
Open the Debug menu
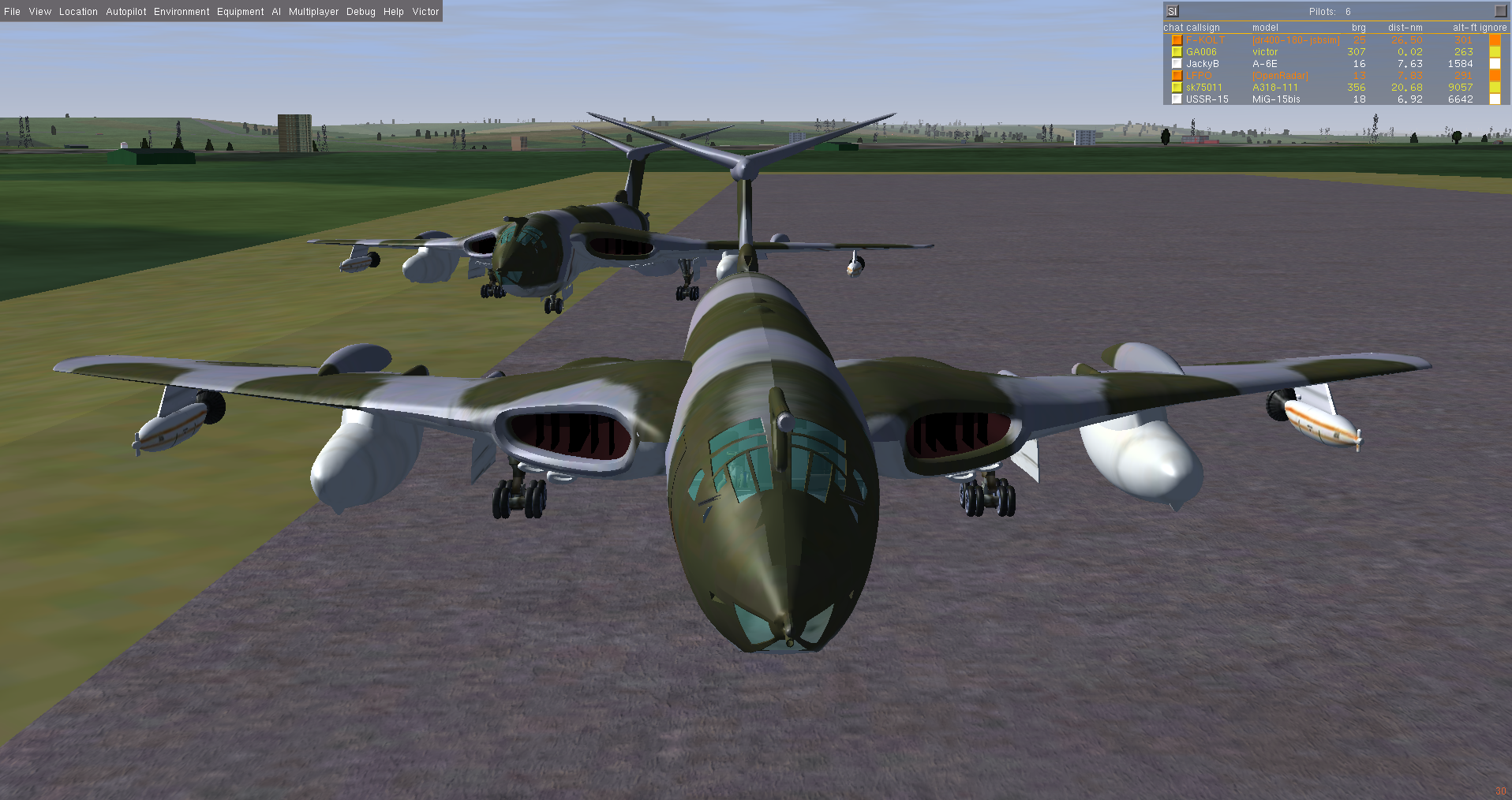tap(361, 12)
